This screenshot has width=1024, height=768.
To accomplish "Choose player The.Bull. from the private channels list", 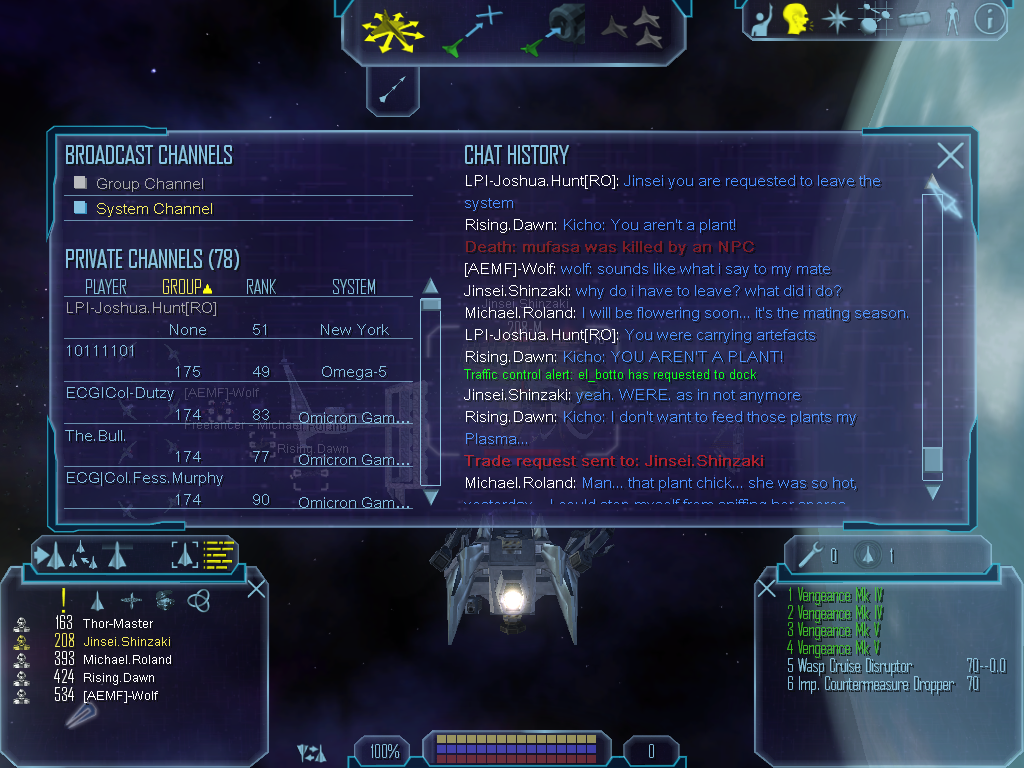I will point(95,436).
